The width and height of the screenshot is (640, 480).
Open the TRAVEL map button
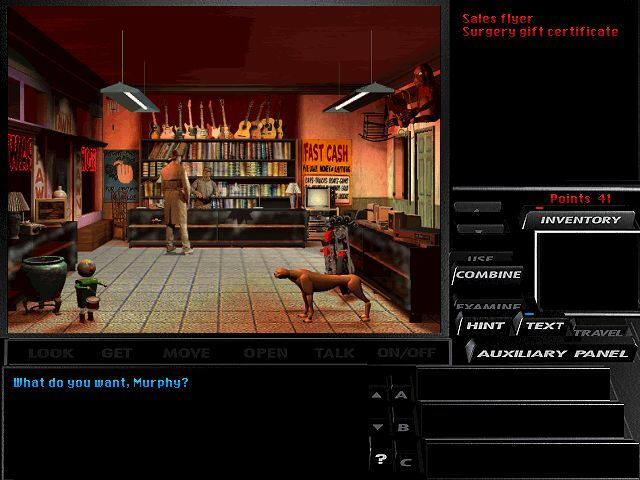(599, 332)
